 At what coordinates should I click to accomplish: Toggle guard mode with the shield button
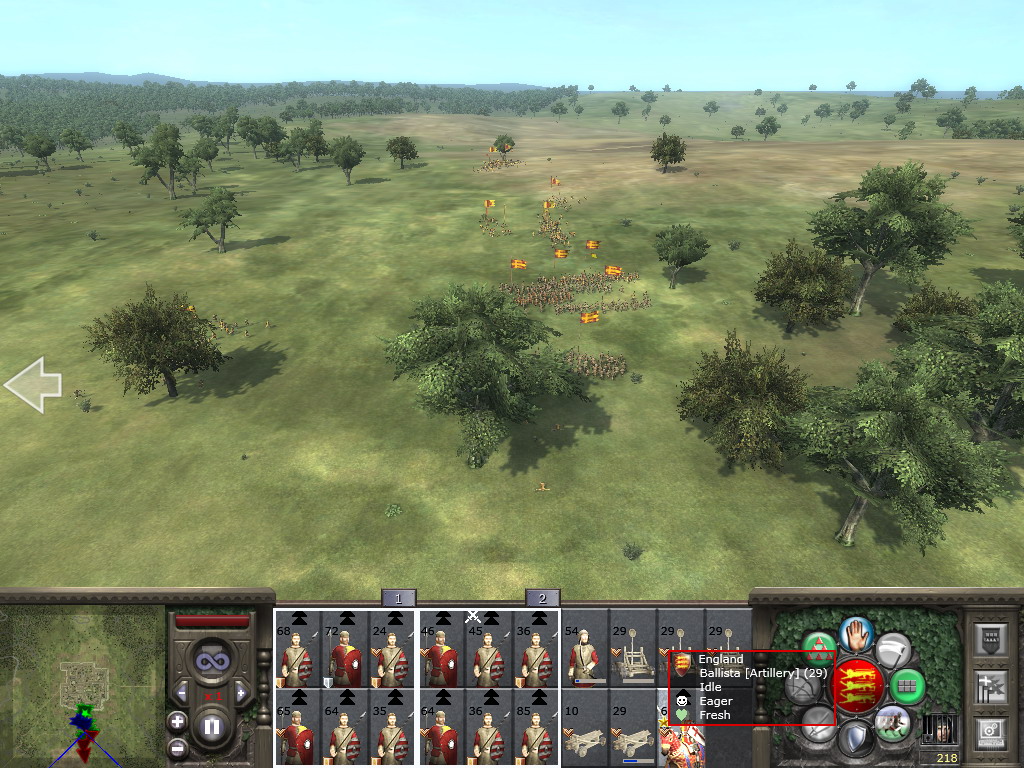pos(854,740)
